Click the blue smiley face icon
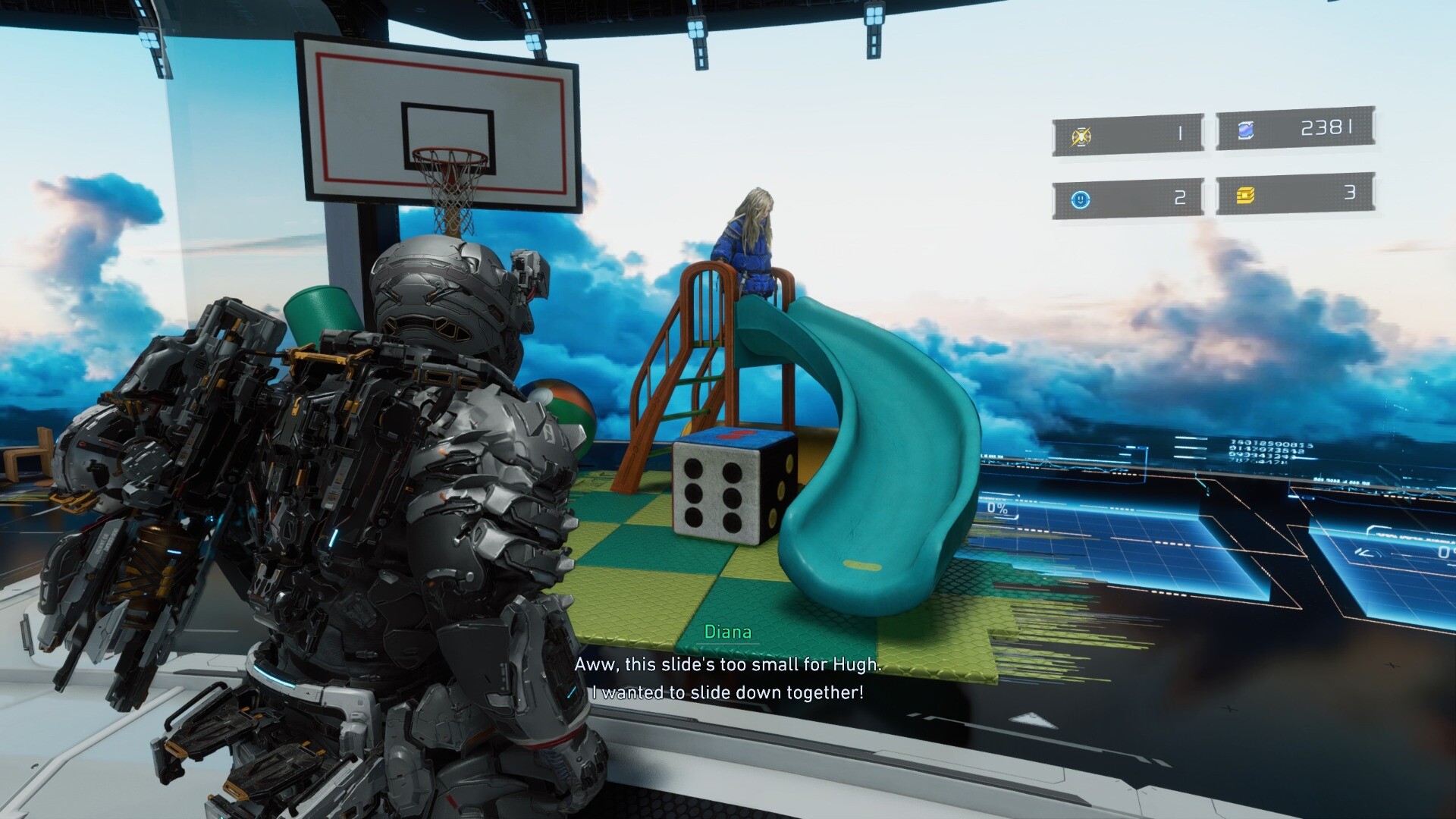 tap(1081, 199)
